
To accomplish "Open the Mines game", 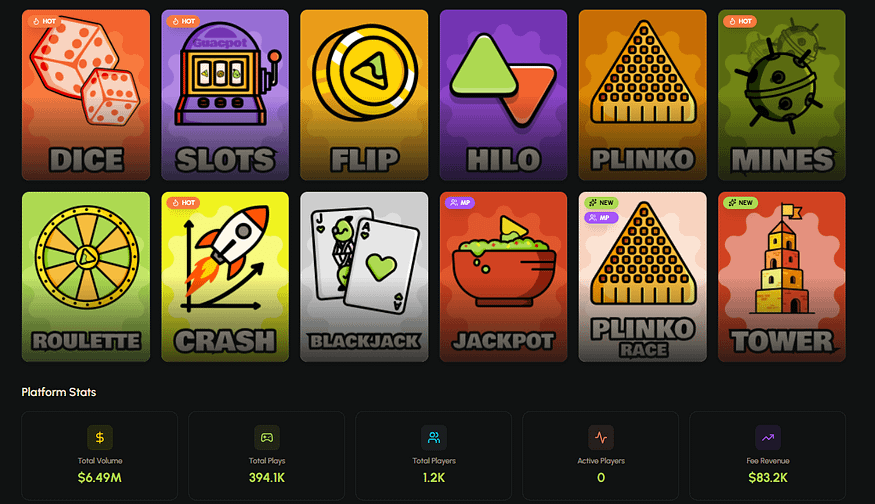I will click(782, 95).
